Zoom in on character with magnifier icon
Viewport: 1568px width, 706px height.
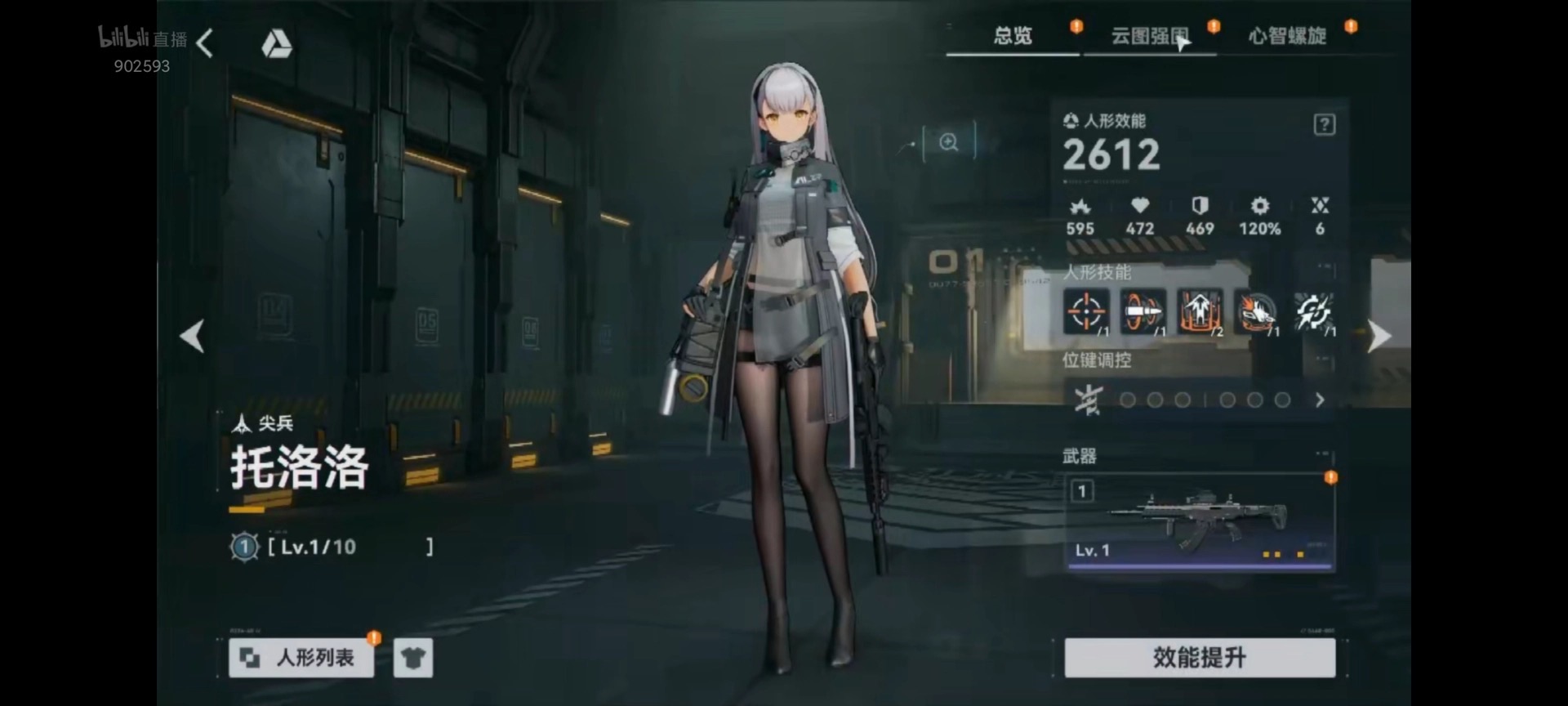click(948, 143)
